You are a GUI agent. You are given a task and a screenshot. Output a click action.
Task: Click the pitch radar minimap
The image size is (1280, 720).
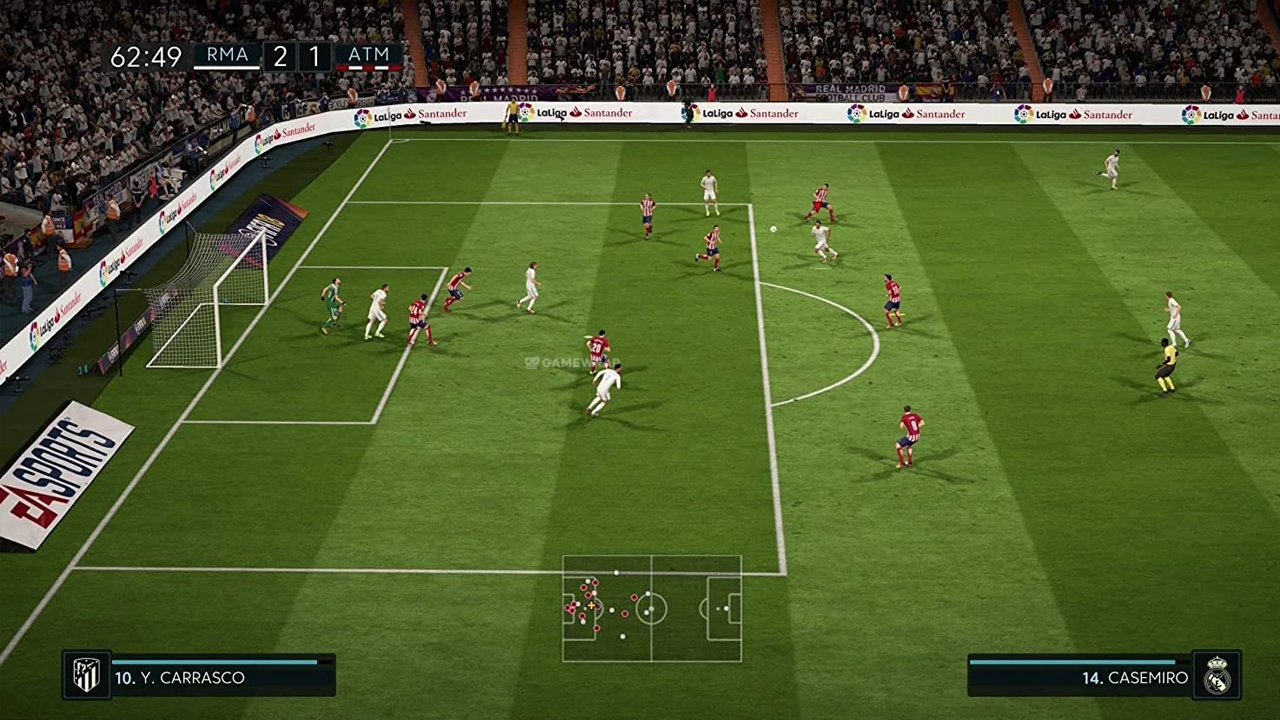point(652,608)
